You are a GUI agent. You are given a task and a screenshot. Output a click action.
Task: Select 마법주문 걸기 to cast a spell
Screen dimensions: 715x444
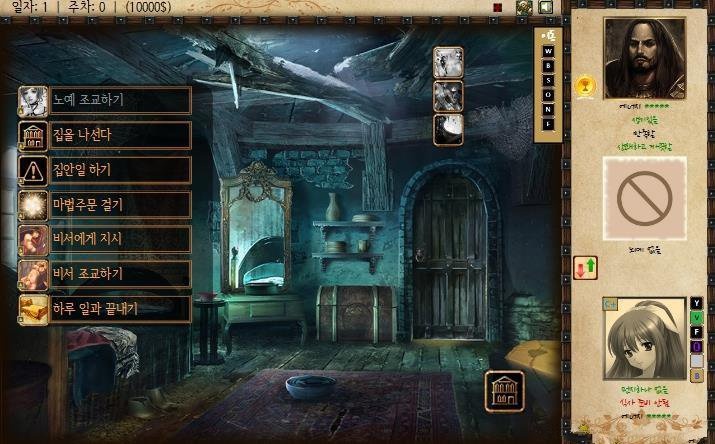coord(105,205)
